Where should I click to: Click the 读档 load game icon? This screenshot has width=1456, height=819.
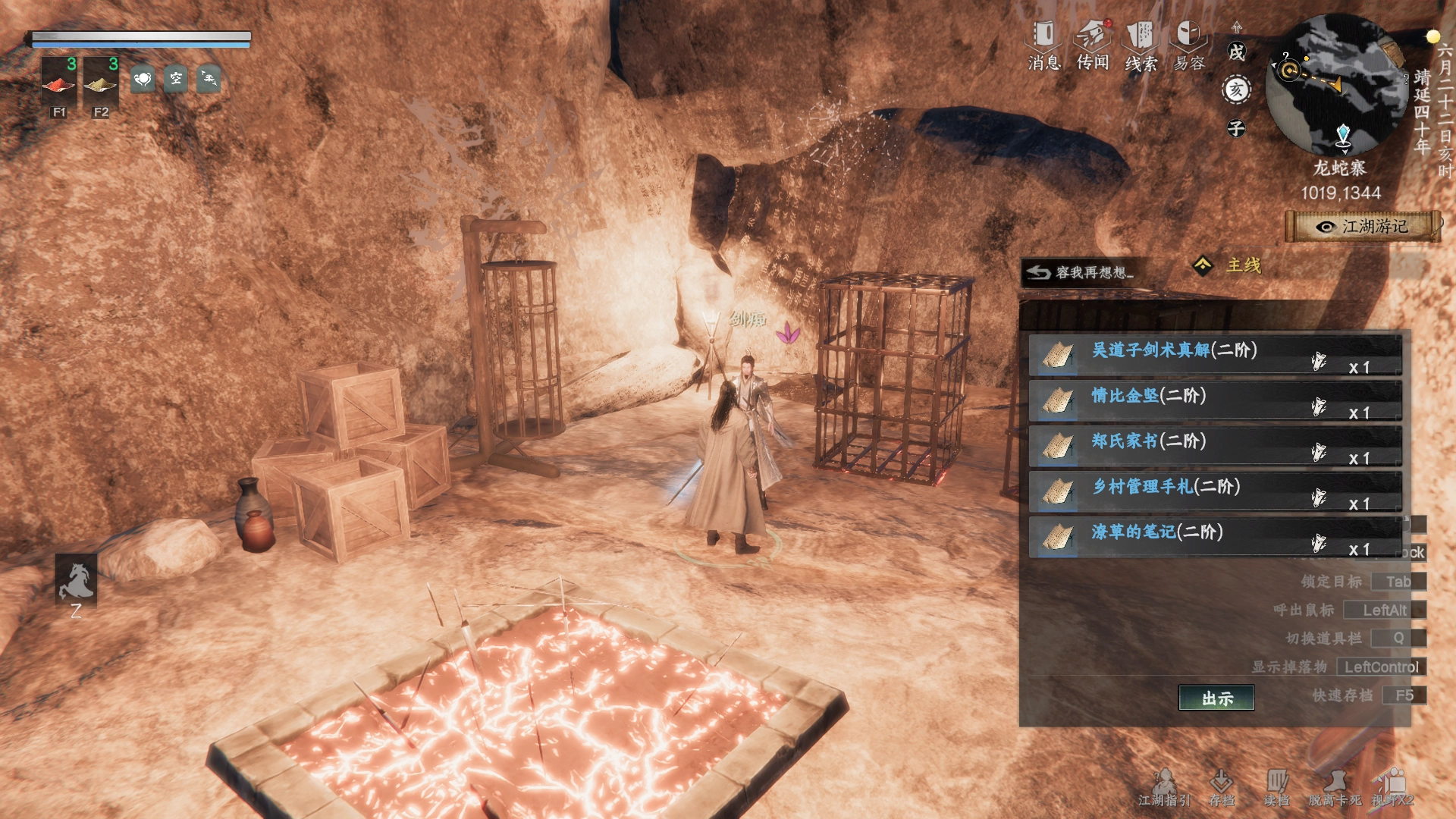point(1276,786)
